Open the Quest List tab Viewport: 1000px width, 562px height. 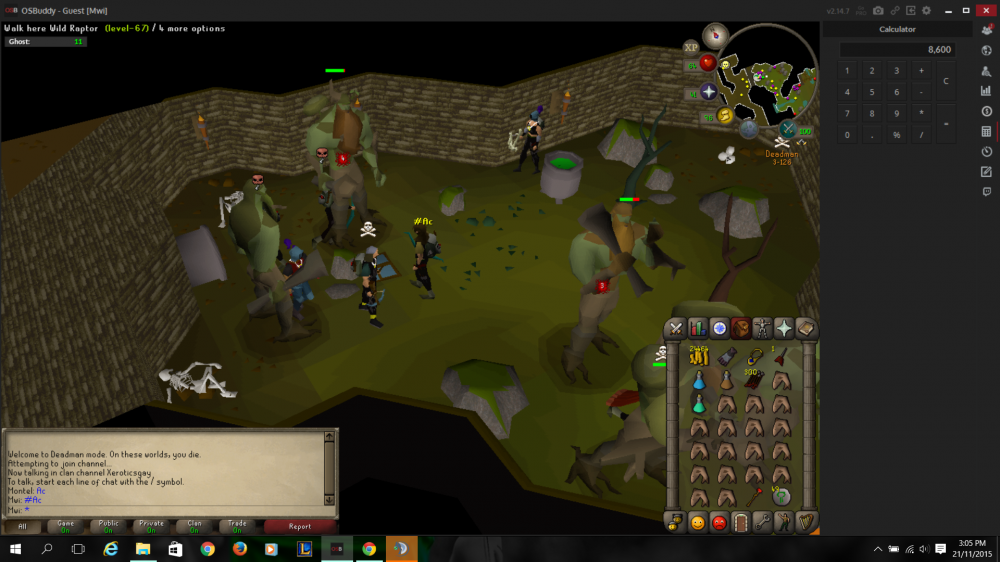720,329
